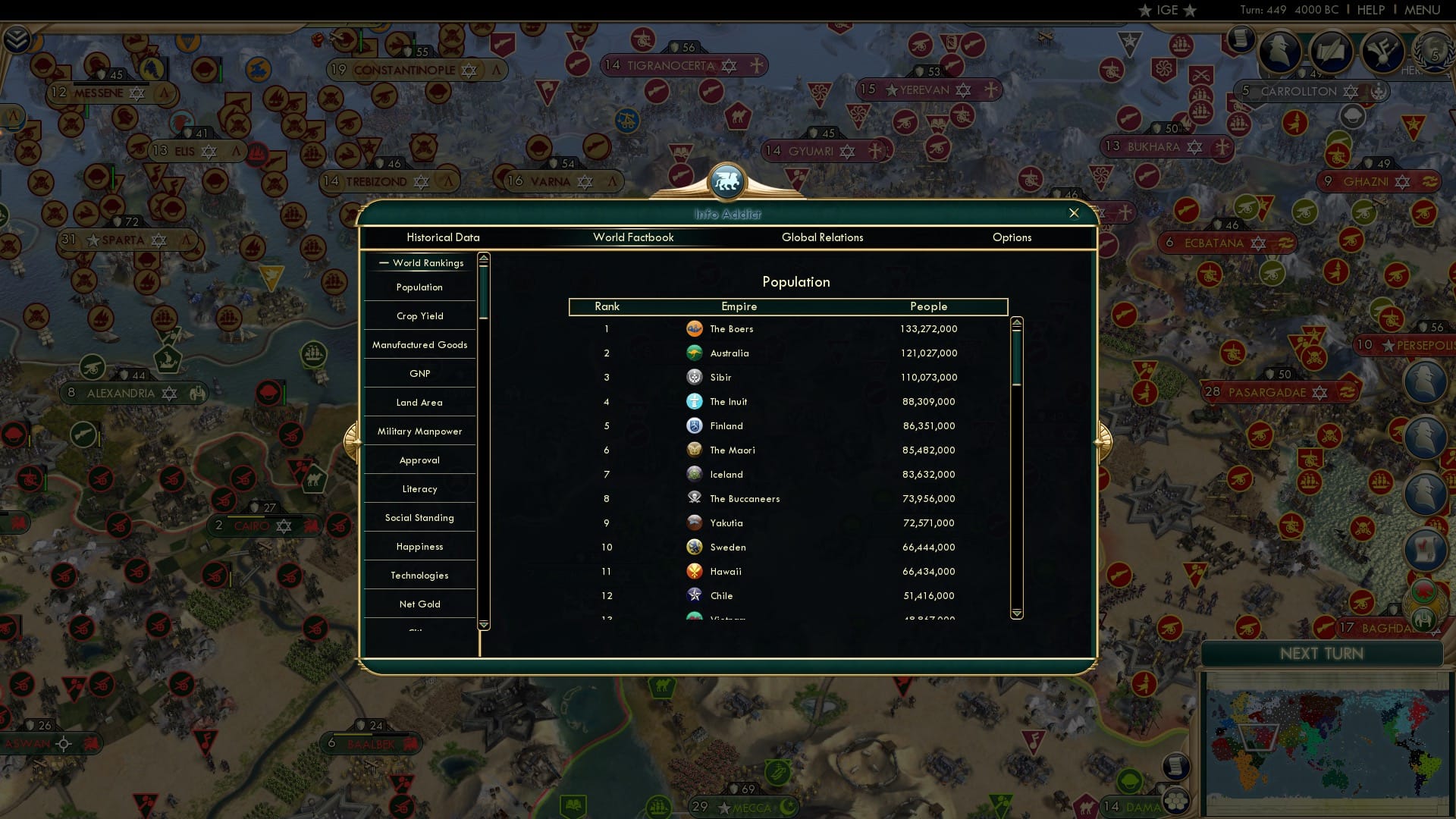The image size is (1456, 819).
Task: Click HELP in the top bar
Action: tap(1370, 10)
